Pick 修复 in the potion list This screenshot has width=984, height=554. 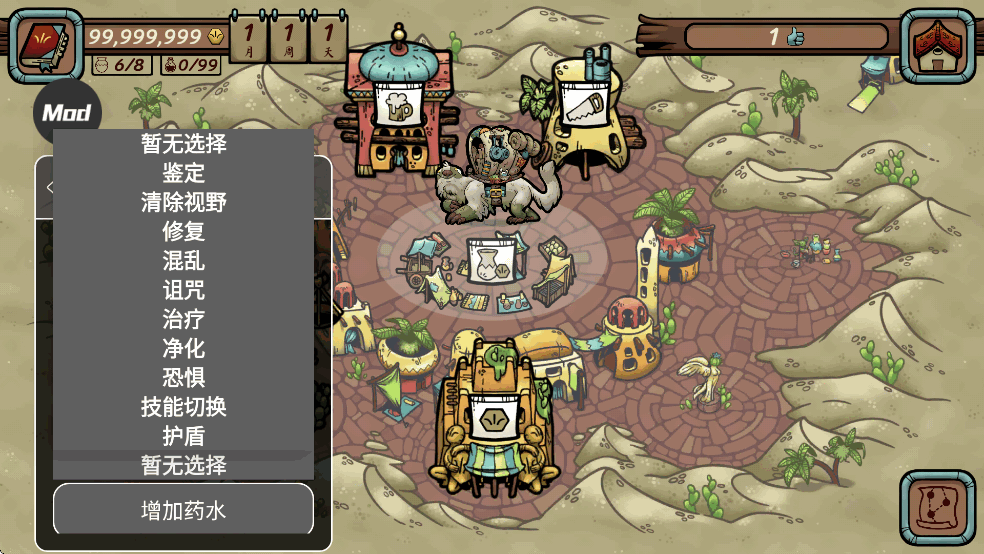tap(183, 231)
